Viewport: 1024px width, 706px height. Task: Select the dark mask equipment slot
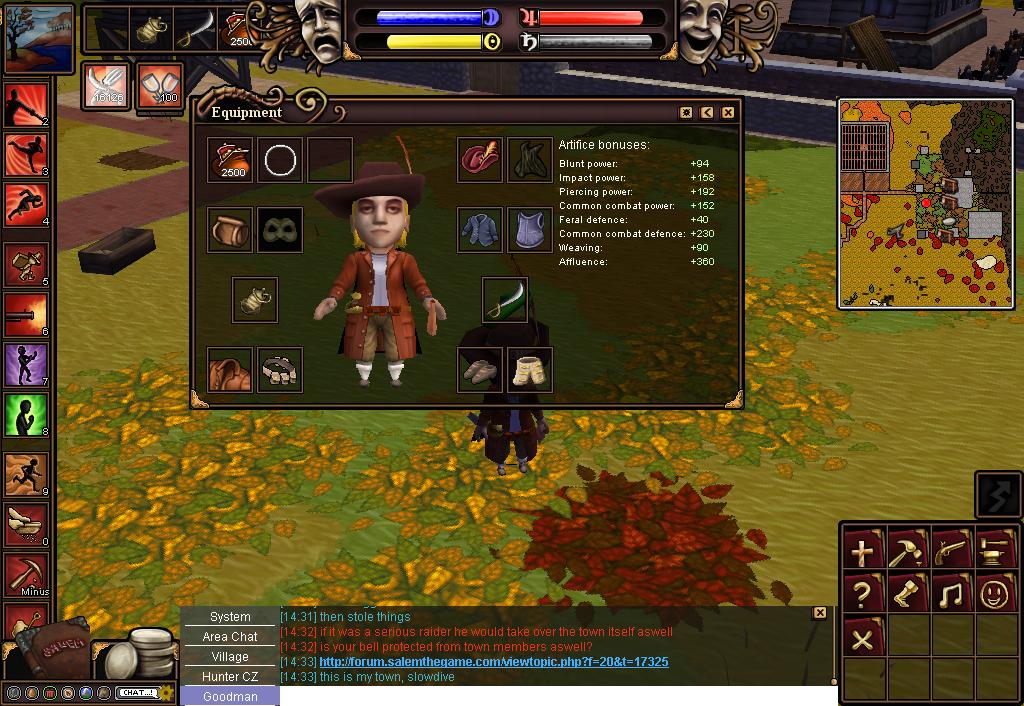pyautogui.click(x=280, y=230)
